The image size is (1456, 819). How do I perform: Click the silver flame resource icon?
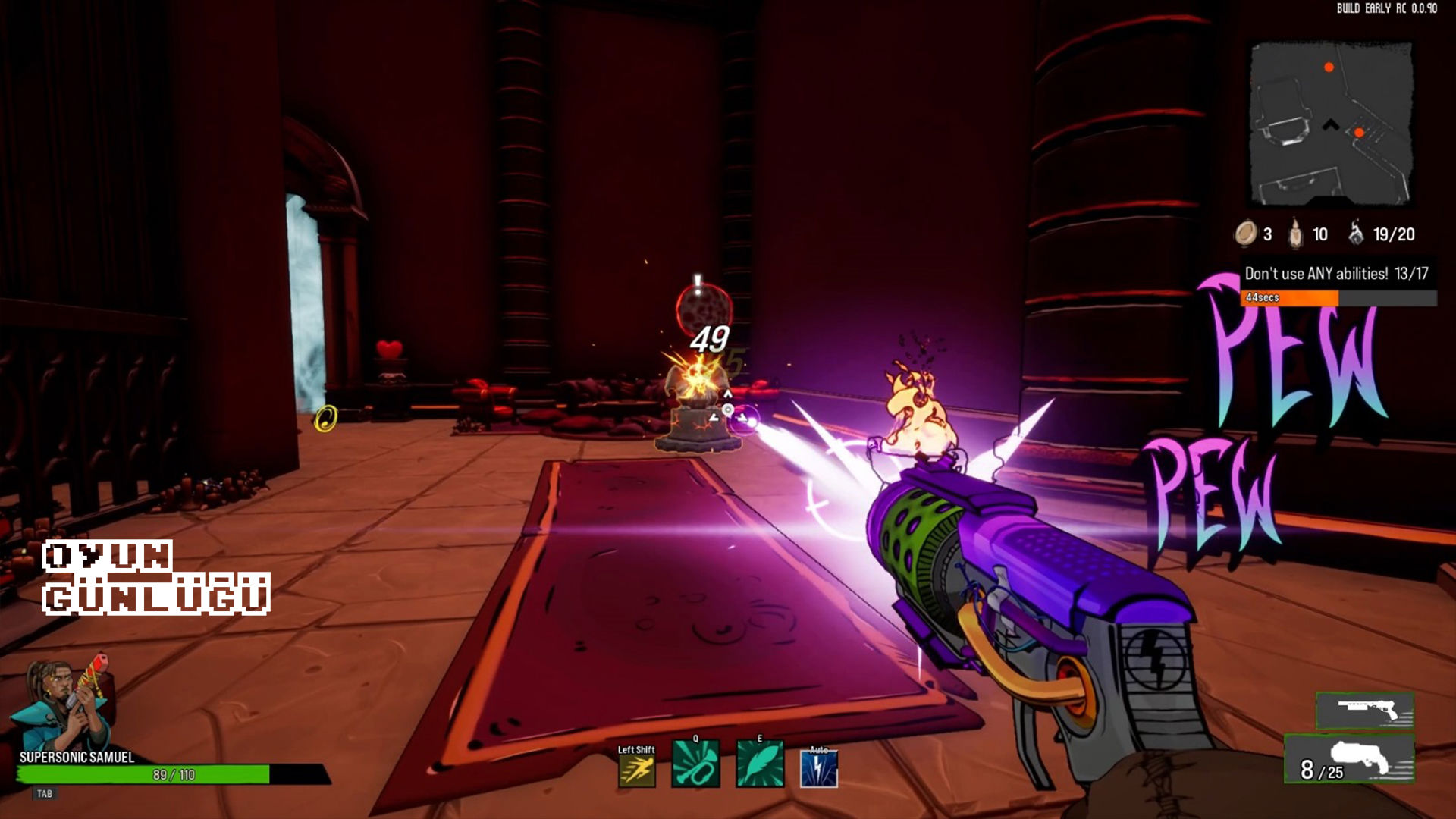[x=1356, y=233]
